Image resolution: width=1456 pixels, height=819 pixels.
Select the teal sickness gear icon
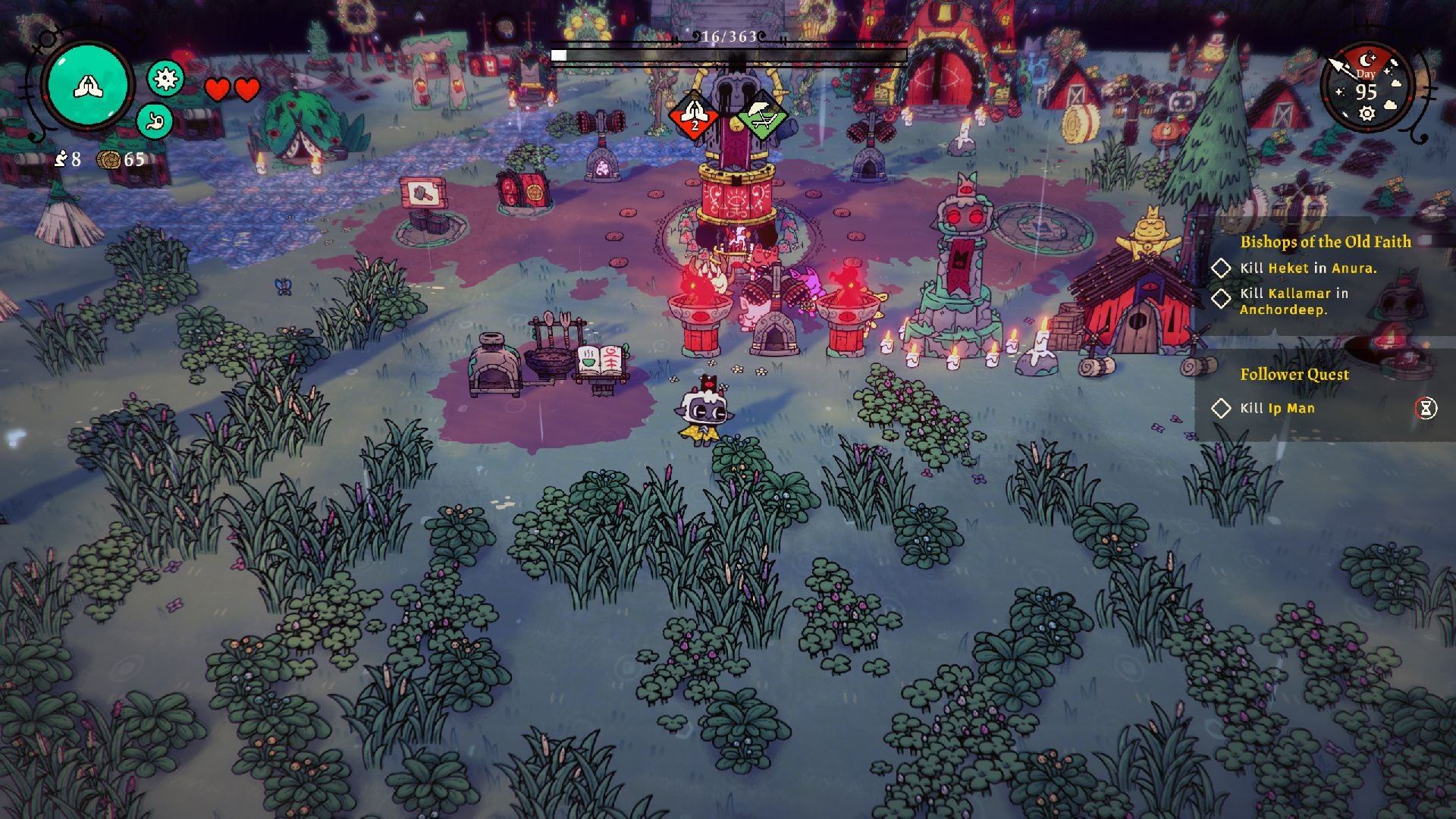pyautogui.click(x=165, y=78)
